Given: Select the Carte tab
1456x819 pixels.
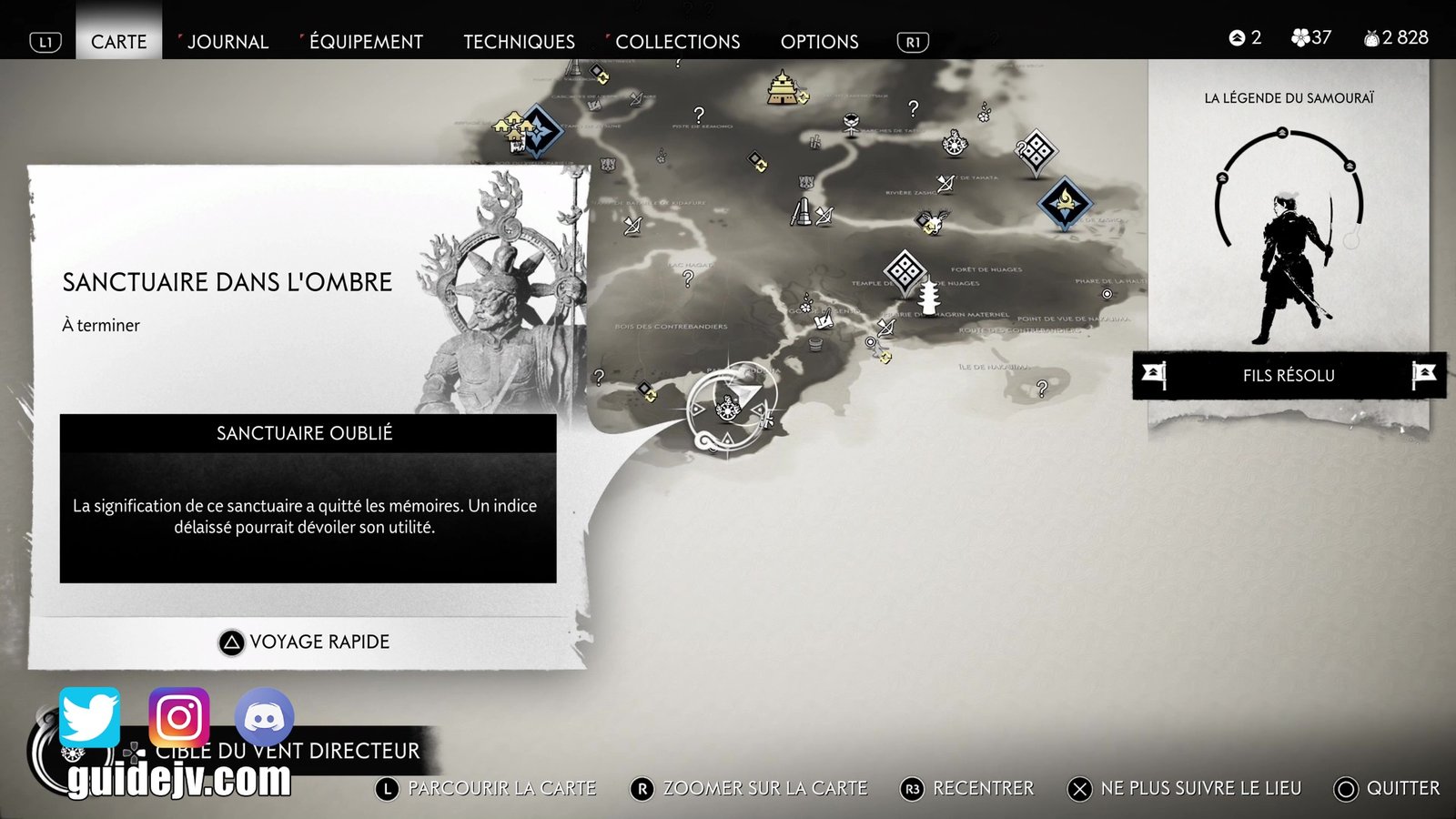Looking at the screenshot, I should coord(118,42).
